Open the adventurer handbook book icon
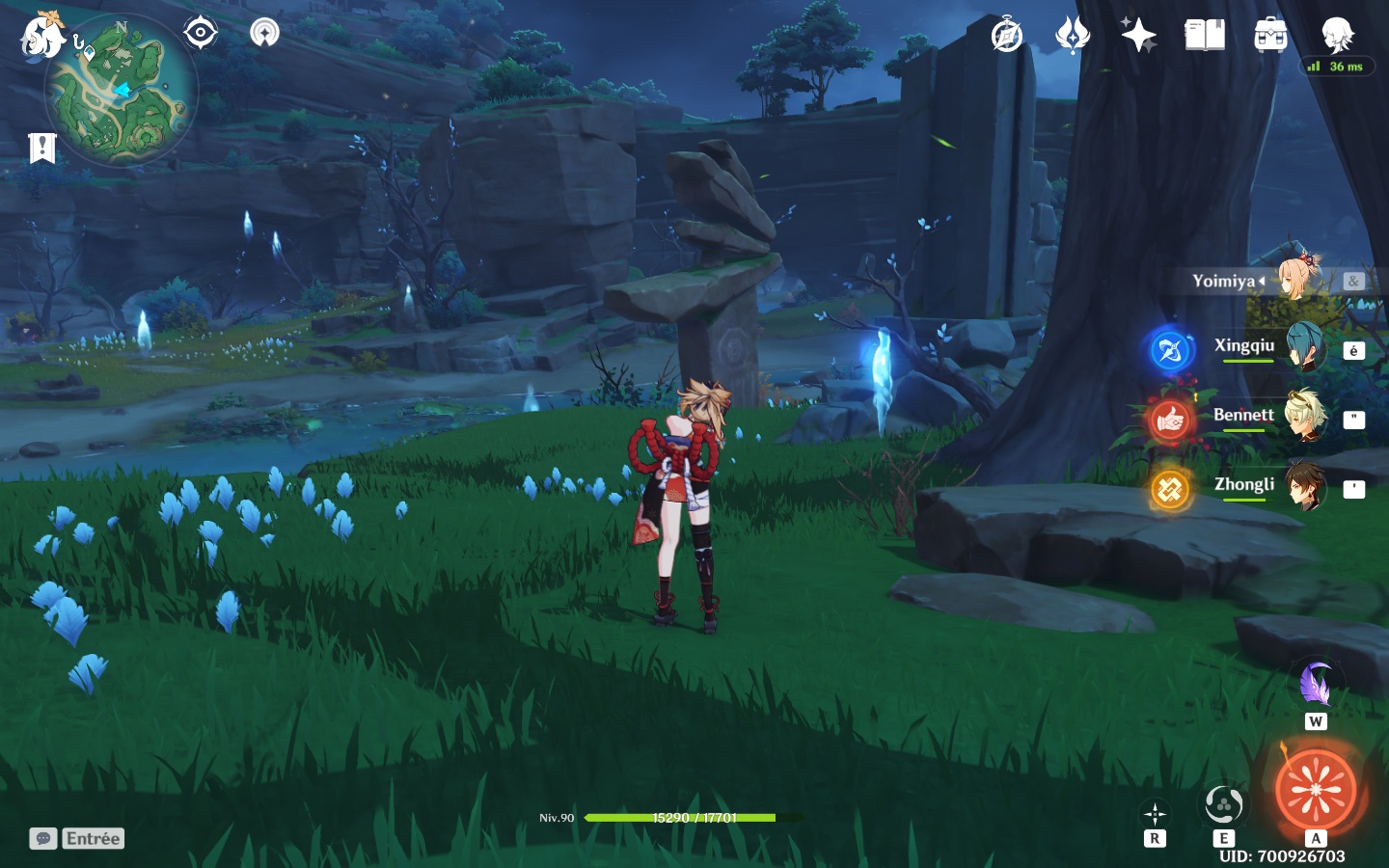Screen dimensions: 1389x868 click(1205, 36)
